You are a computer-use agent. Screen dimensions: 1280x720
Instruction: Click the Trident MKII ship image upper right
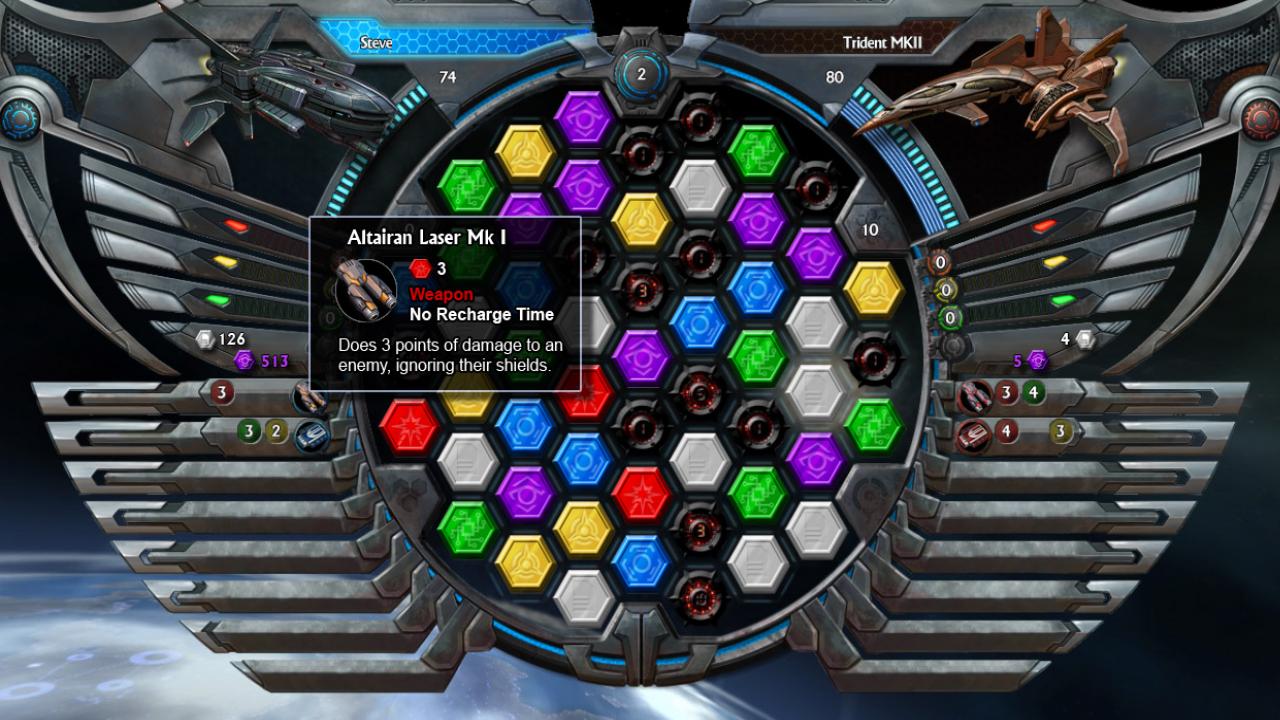[x=1000, y=95]
